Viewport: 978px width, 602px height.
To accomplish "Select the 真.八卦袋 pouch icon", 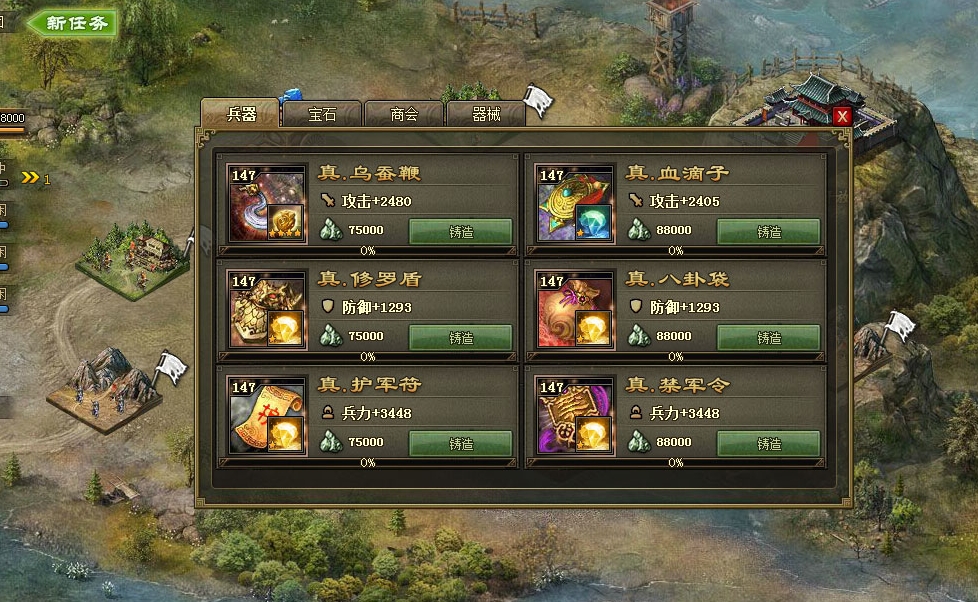I will point(575,309).
